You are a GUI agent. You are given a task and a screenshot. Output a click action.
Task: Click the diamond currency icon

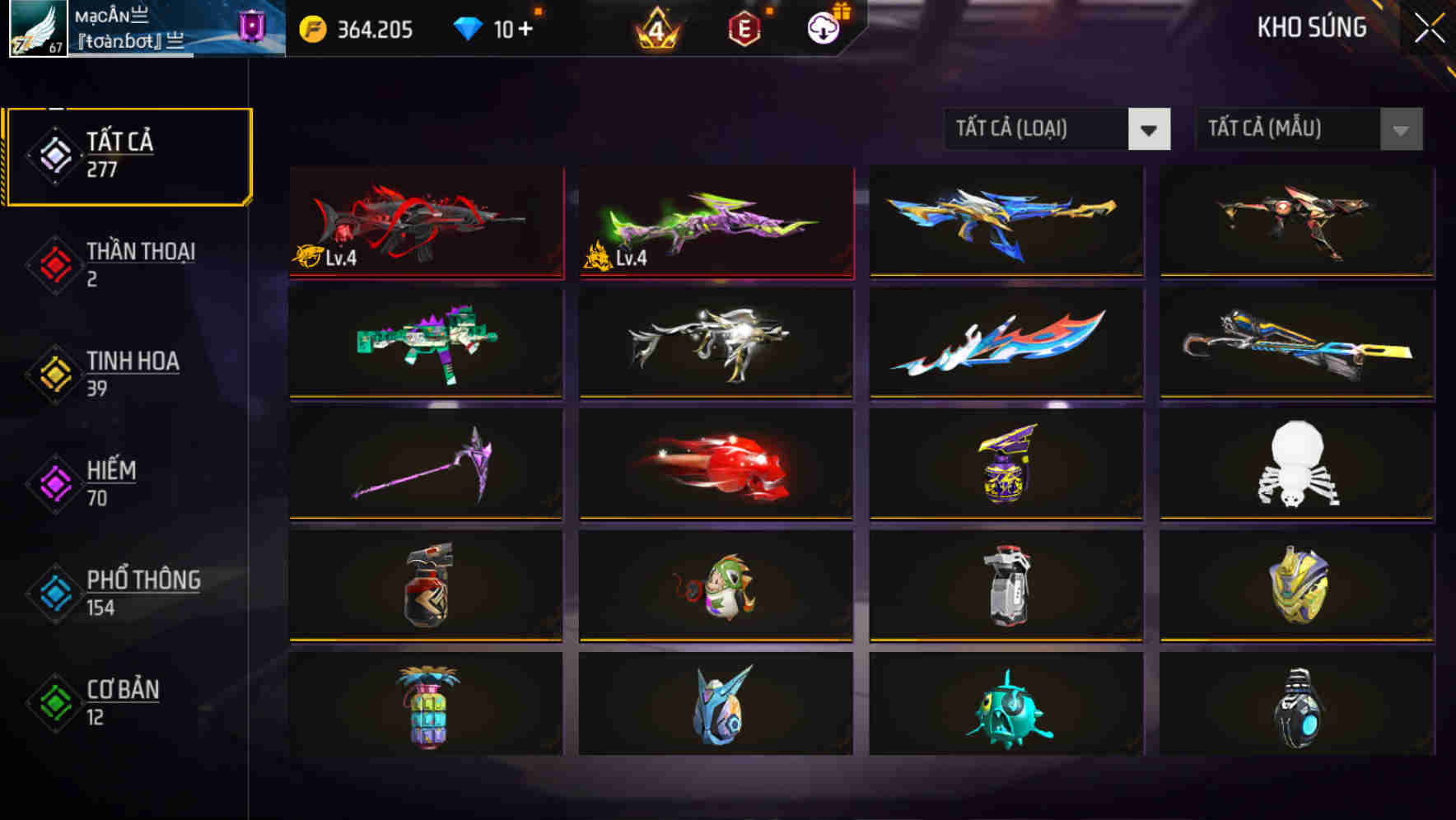pos(470,27)
